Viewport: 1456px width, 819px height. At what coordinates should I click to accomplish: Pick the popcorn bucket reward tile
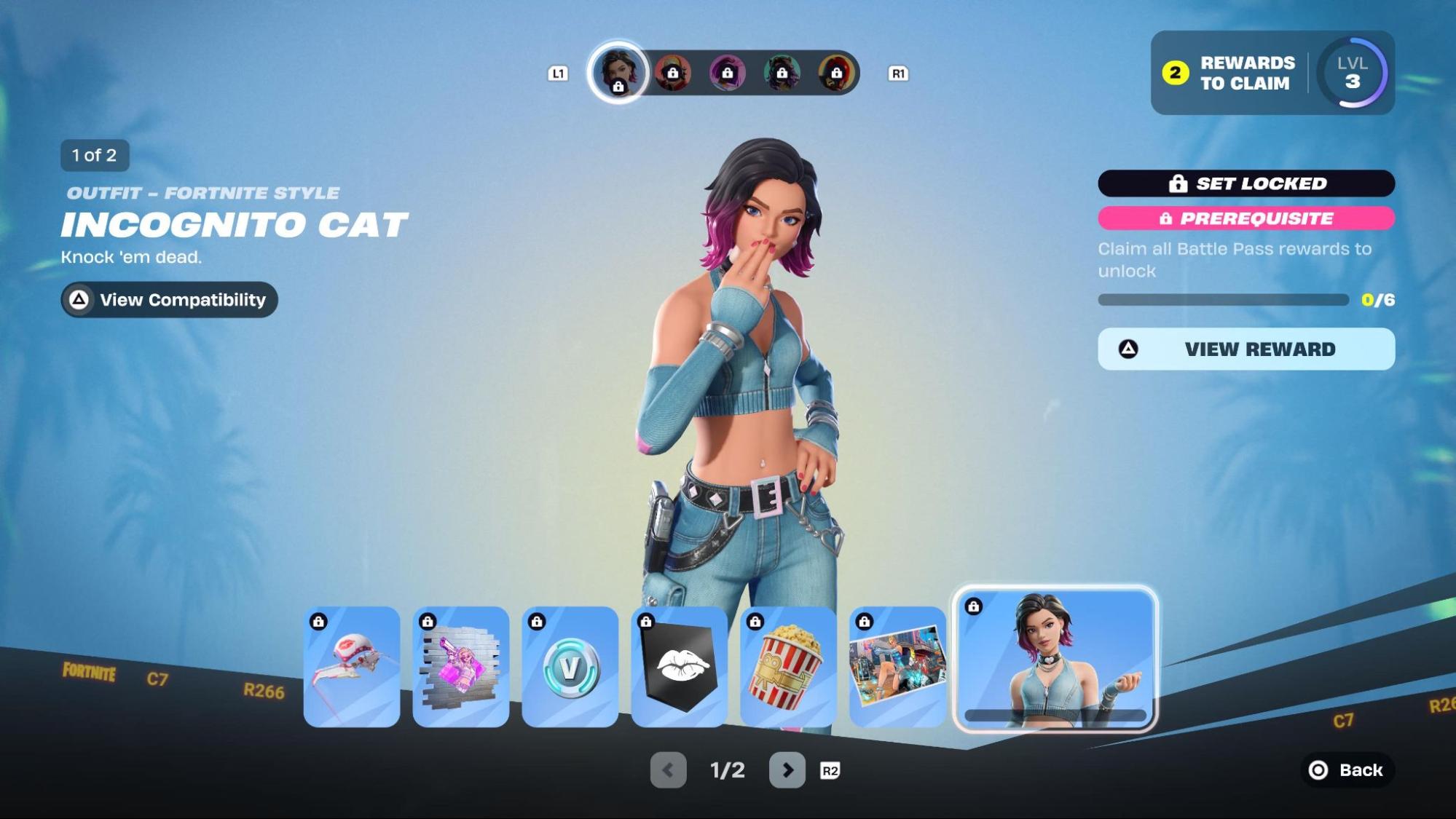coord(789,667)
